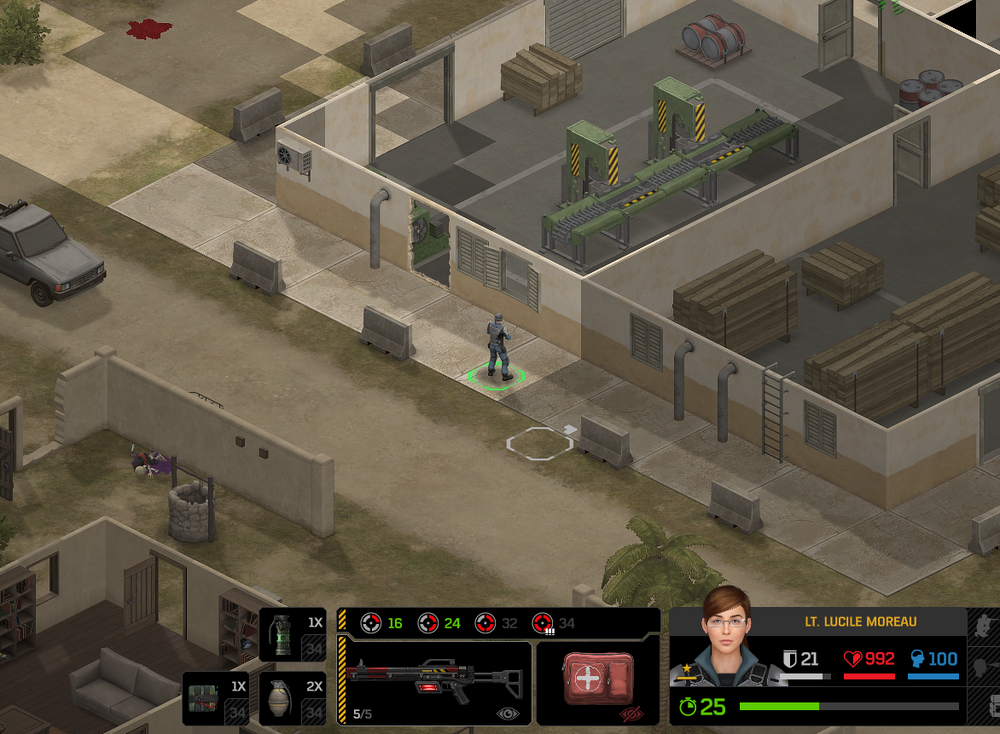Image resolution: width=1000 pixels, height=734 pixels.
Task: Choose the 24 TU shot mode
Action: [439, 623]
